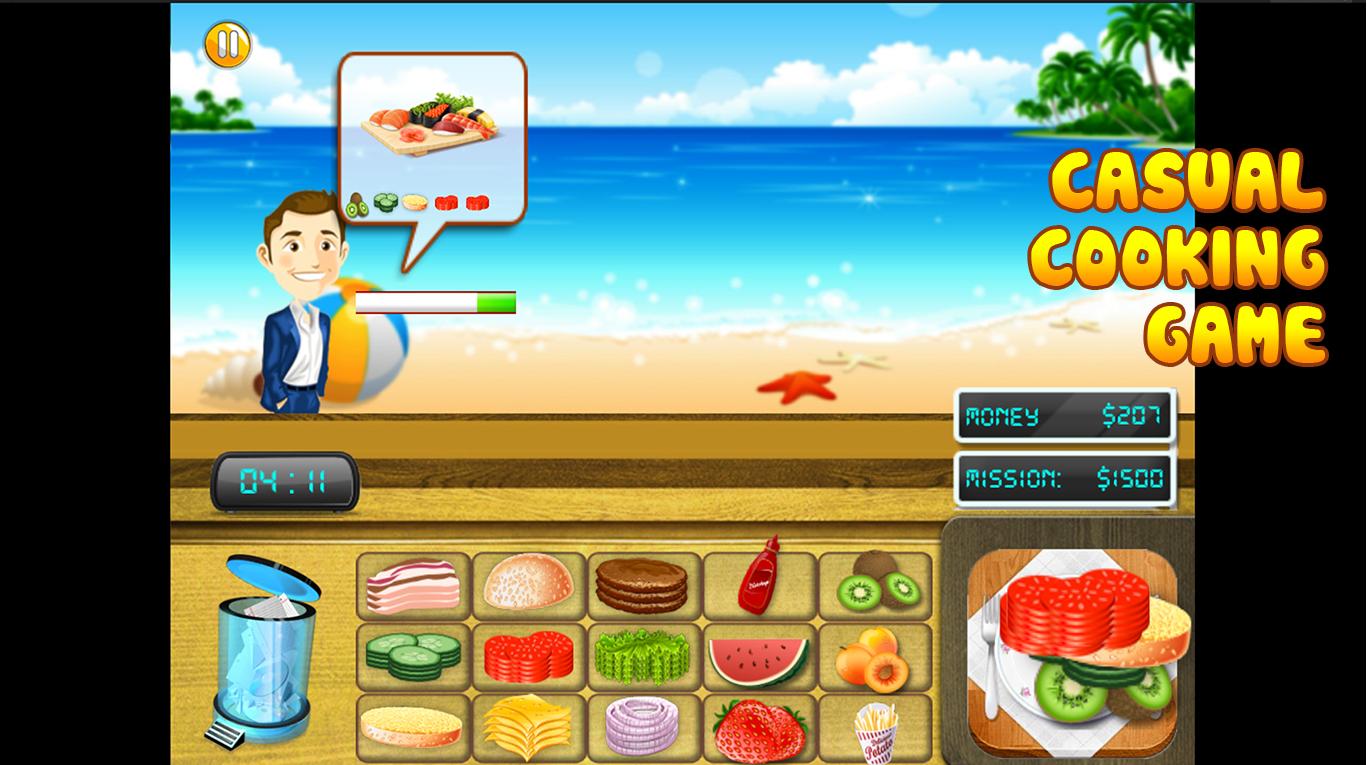Select the watermelon slice

[758, 657]
